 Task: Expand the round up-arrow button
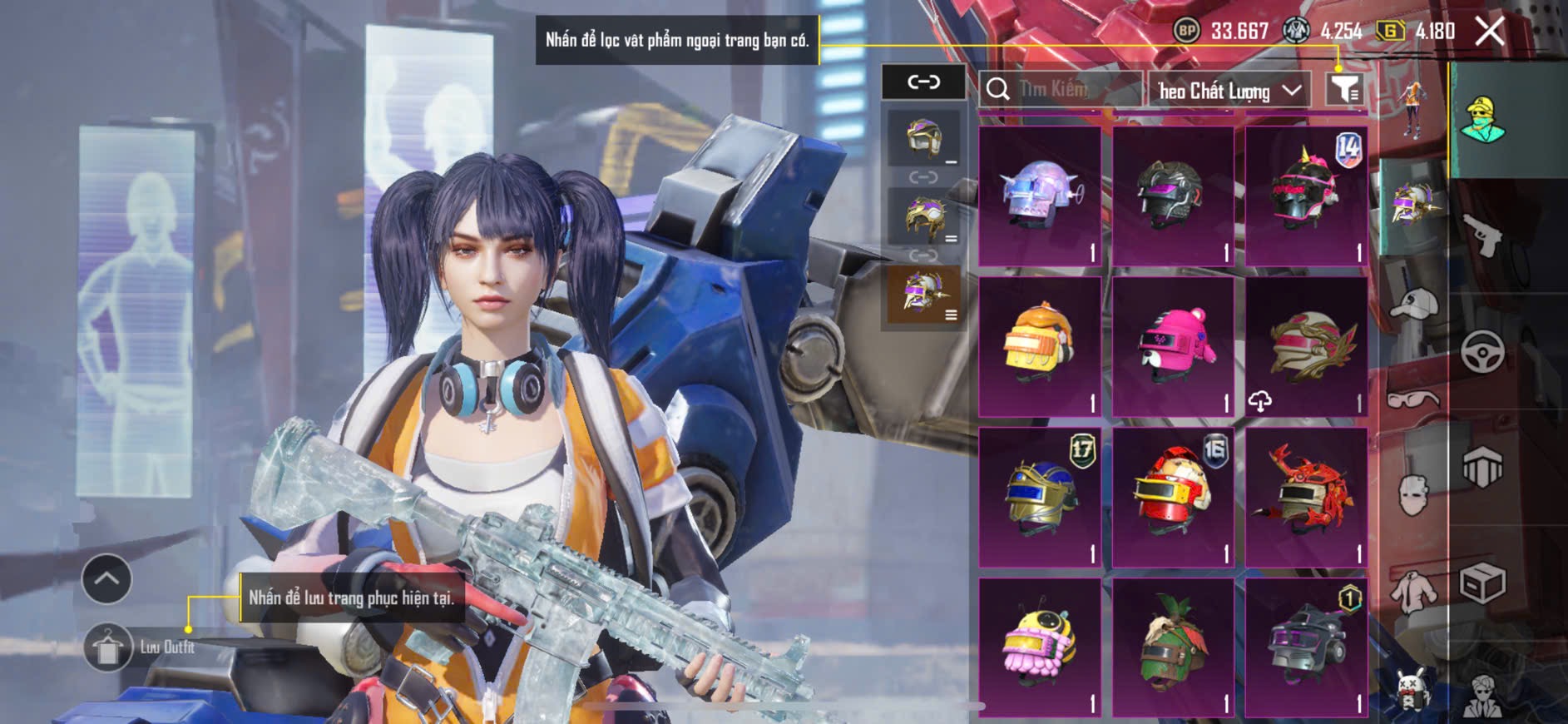106,578
